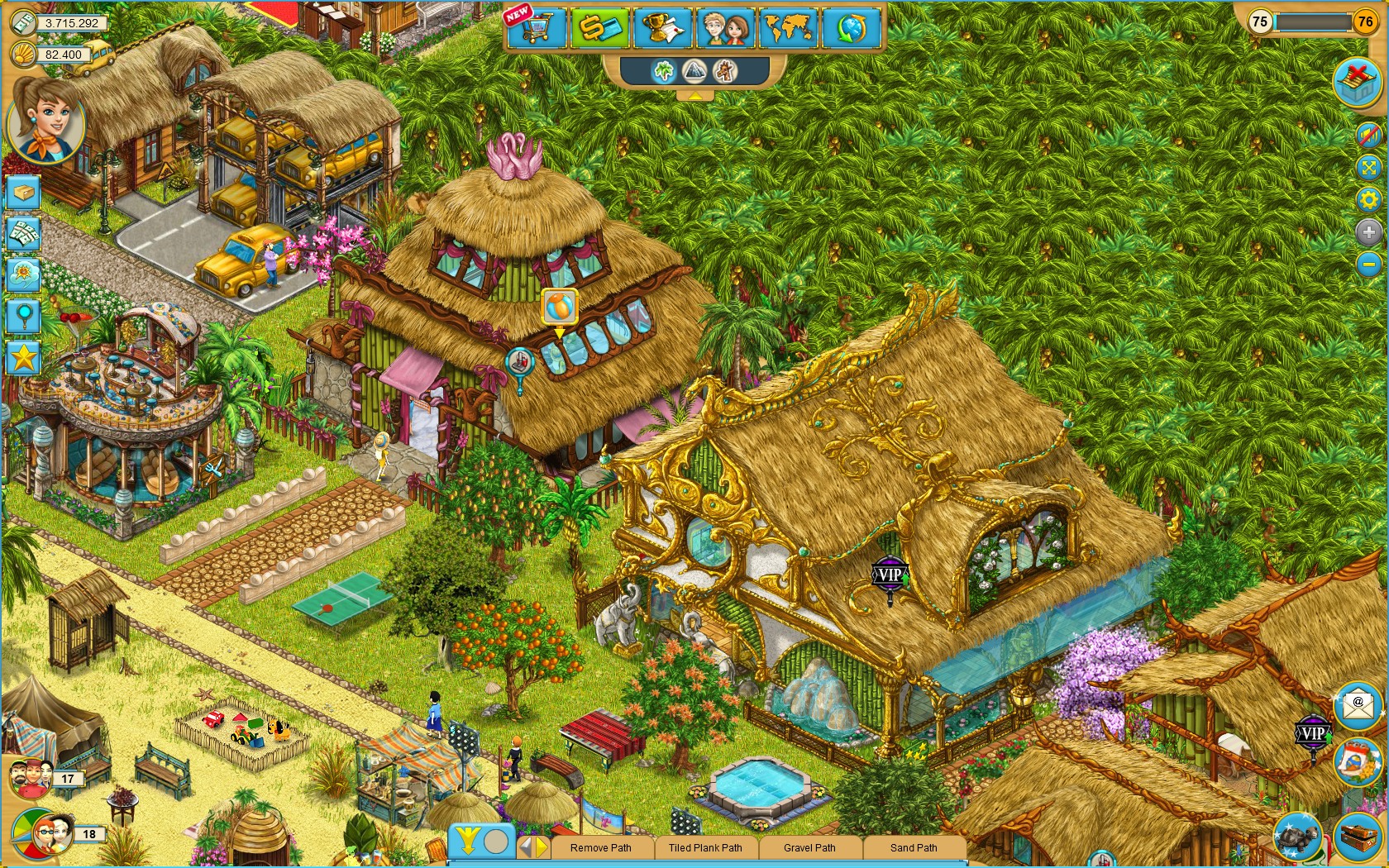The width and height of the screenshot is (1389, 868).
Task: Click the Remove Path button
Action: click(x=601, y=848)
